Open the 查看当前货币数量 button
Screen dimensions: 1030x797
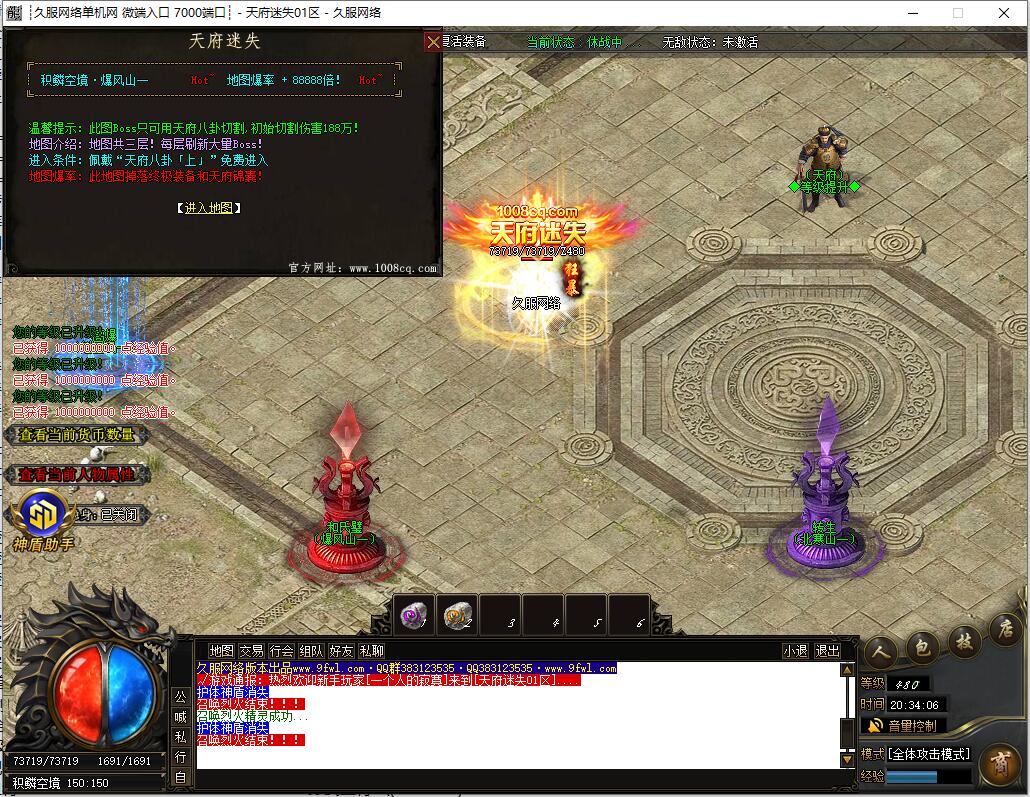tap(76, 435)
